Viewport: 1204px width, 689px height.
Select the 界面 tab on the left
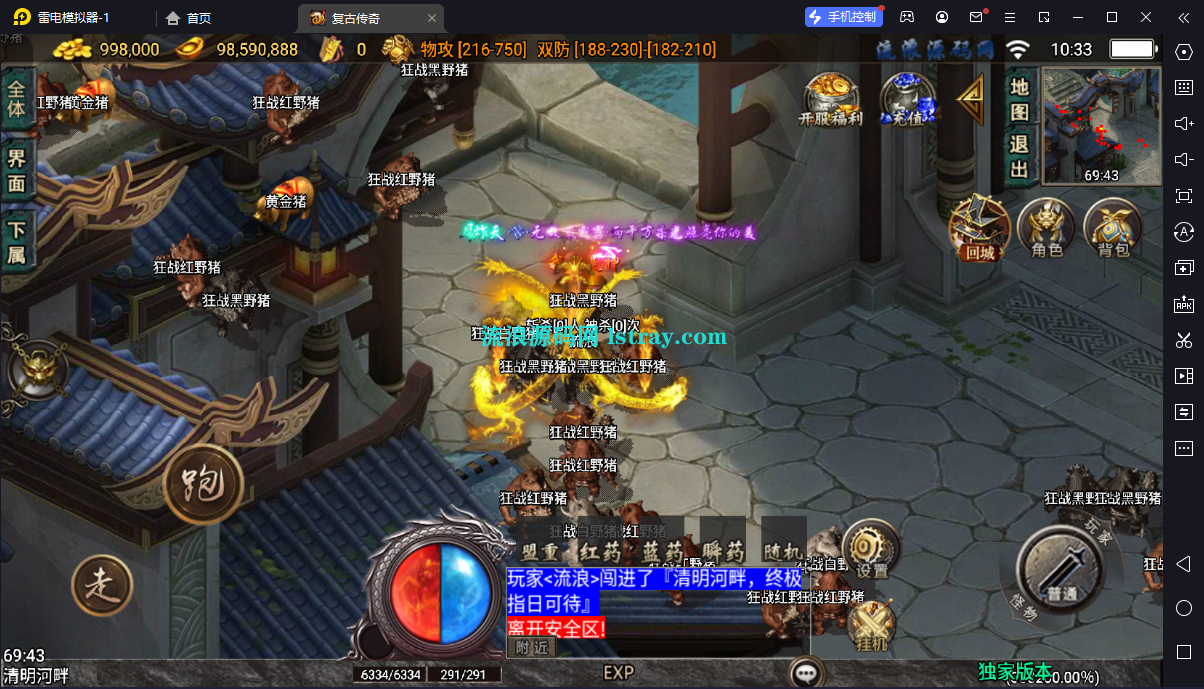click(17, 170)
